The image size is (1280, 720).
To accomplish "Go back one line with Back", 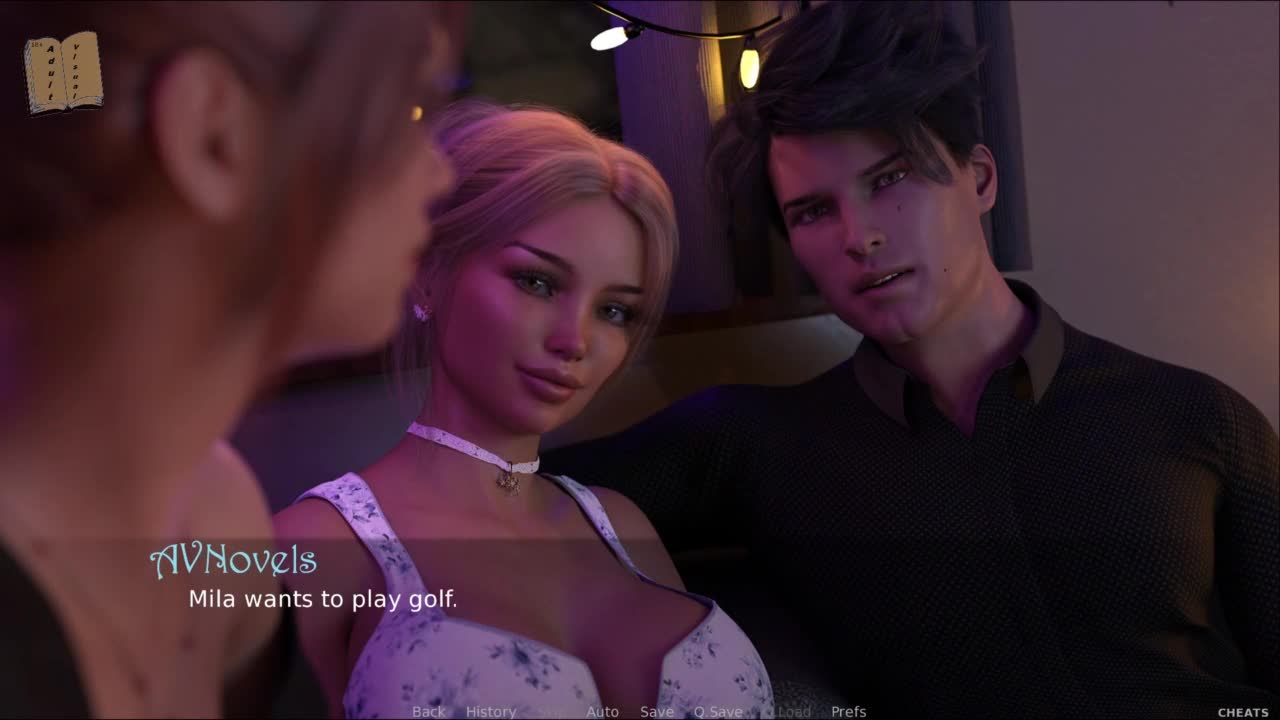I will [428, 711].
